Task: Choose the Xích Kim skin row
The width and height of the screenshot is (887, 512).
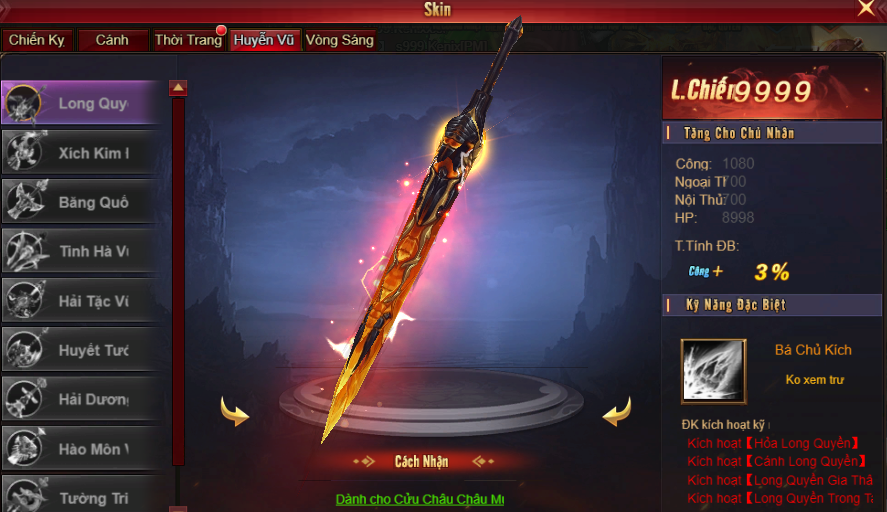Action: tap(80, 153)
